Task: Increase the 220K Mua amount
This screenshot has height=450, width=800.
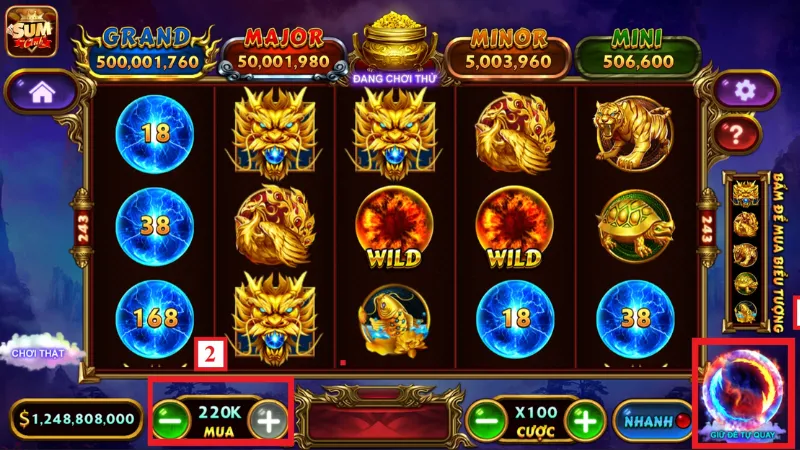Action: click(267, 420)
